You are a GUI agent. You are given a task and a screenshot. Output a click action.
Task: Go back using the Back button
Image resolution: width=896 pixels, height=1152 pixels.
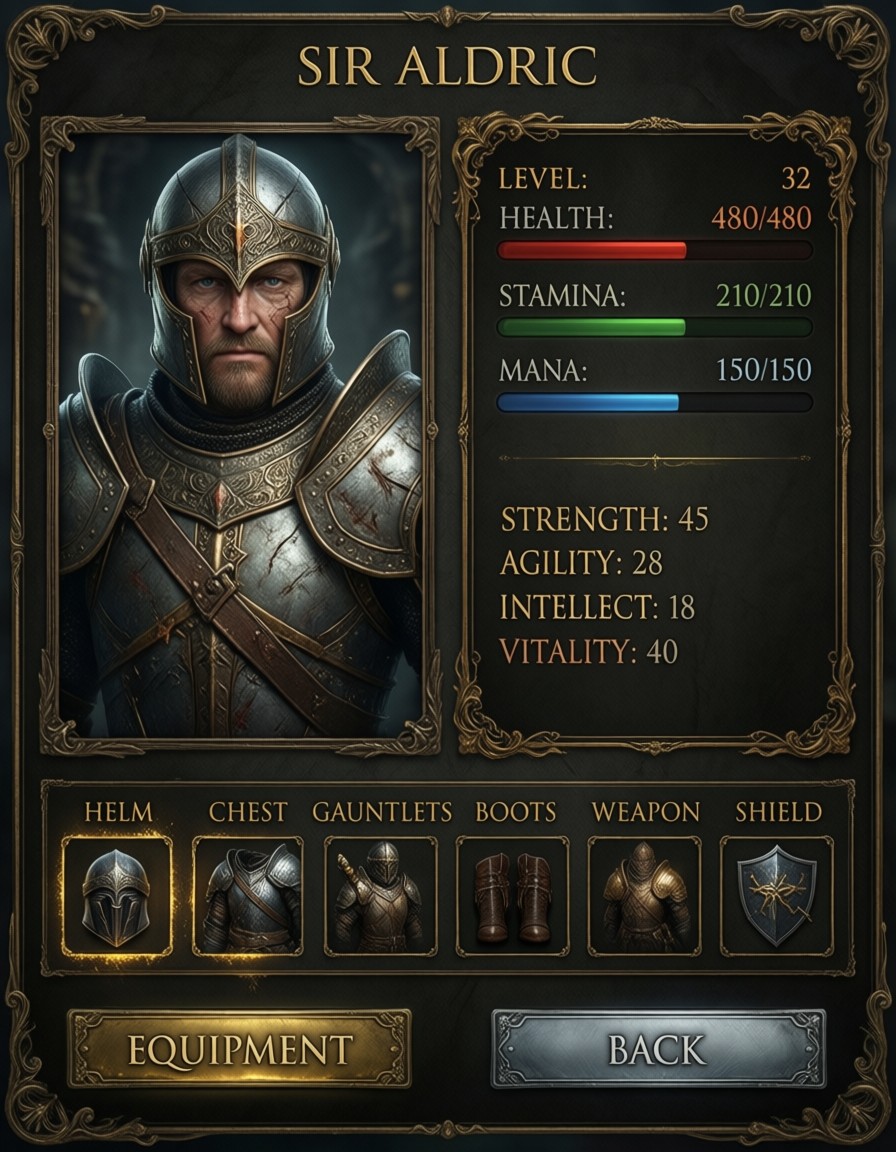pos(658,1048)
